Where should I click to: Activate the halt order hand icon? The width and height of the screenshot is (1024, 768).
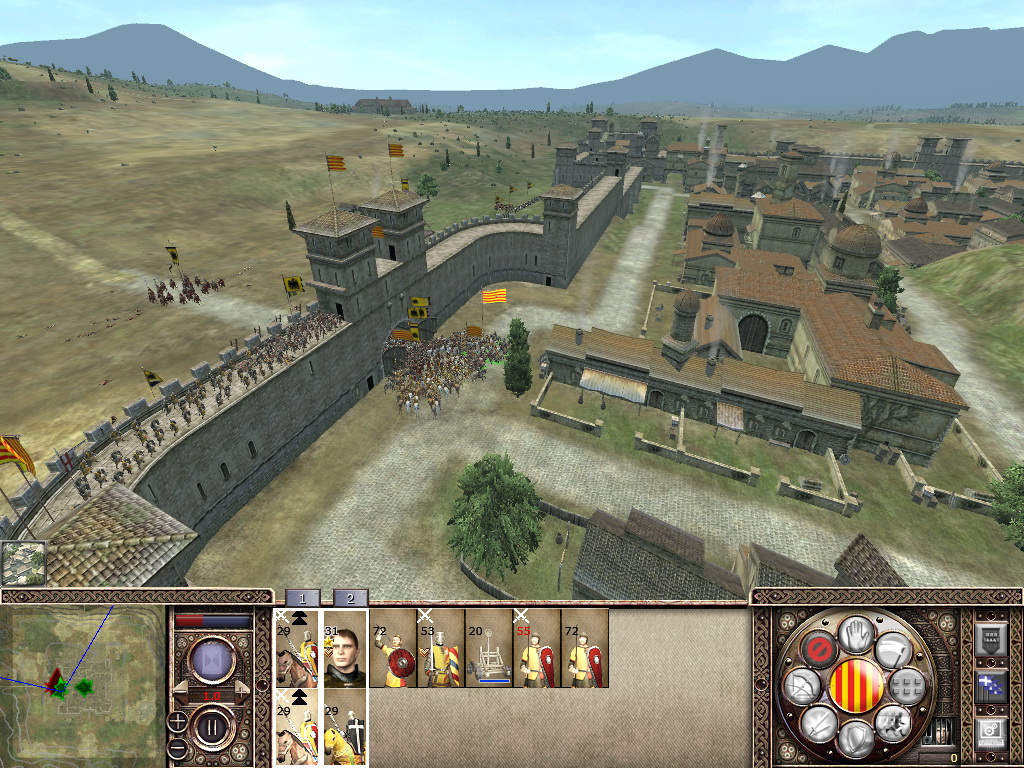856,634
